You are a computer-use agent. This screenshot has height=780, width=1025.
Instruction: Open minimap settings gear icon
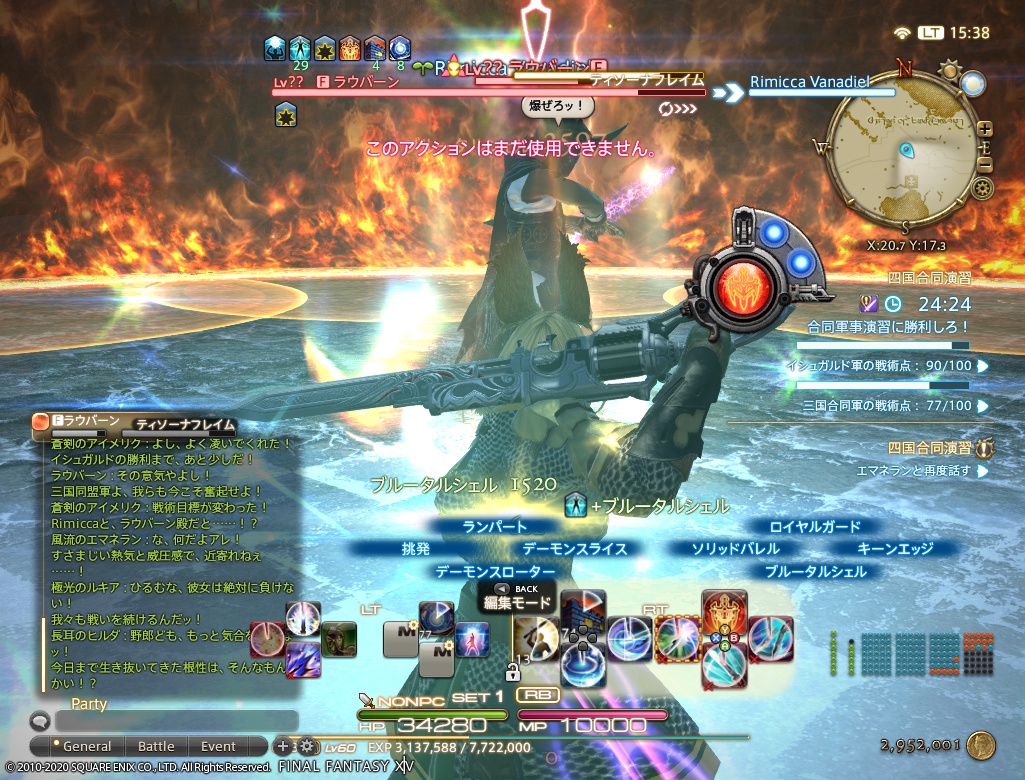point(983,187)
